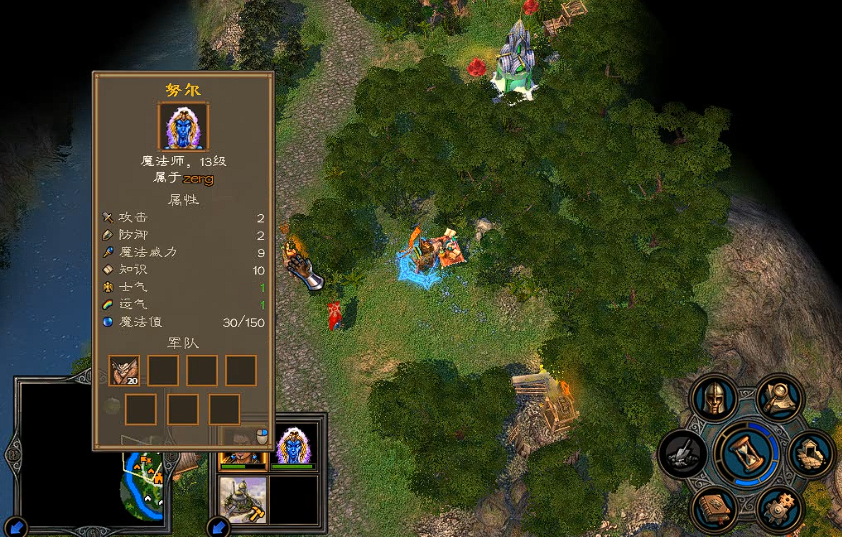Select the town thumbnail with hammer
The image size is (842, 537).
pos(243,499)
